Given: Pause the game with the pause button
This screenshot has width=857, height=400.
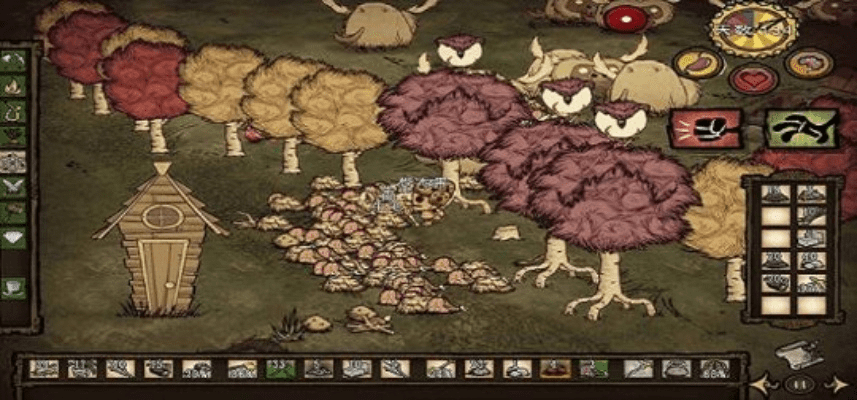Looking at the screenshot, I should coord(799,383).
